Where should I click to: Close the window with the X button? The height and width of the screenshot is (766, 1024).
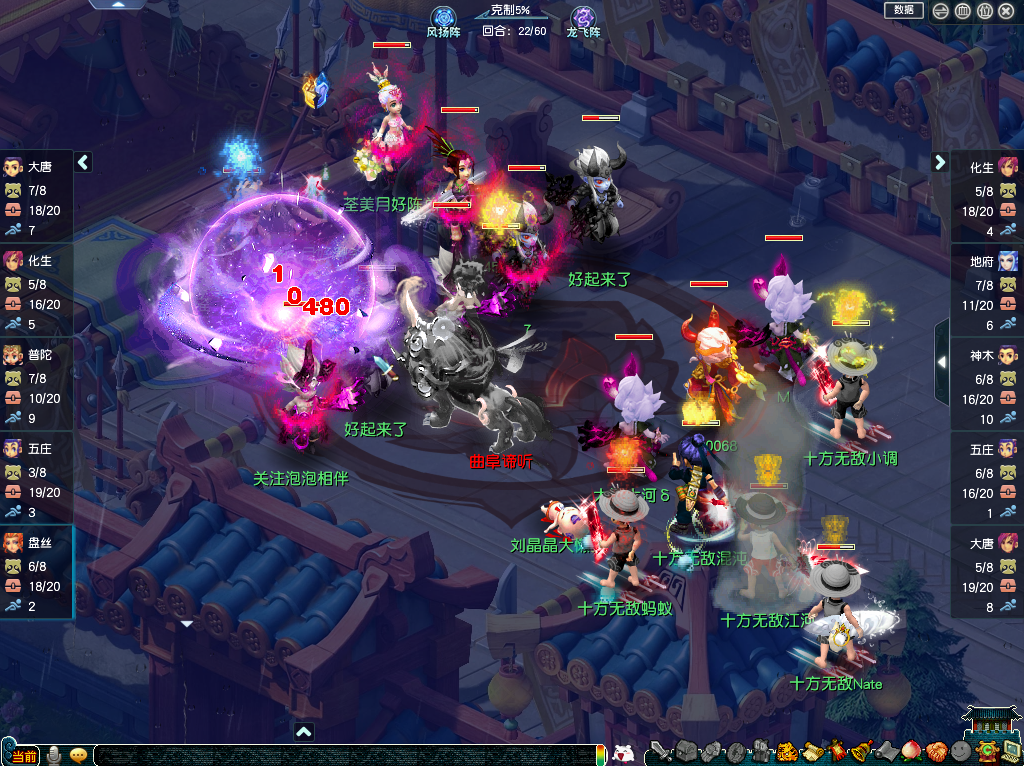pos(1006,11)
